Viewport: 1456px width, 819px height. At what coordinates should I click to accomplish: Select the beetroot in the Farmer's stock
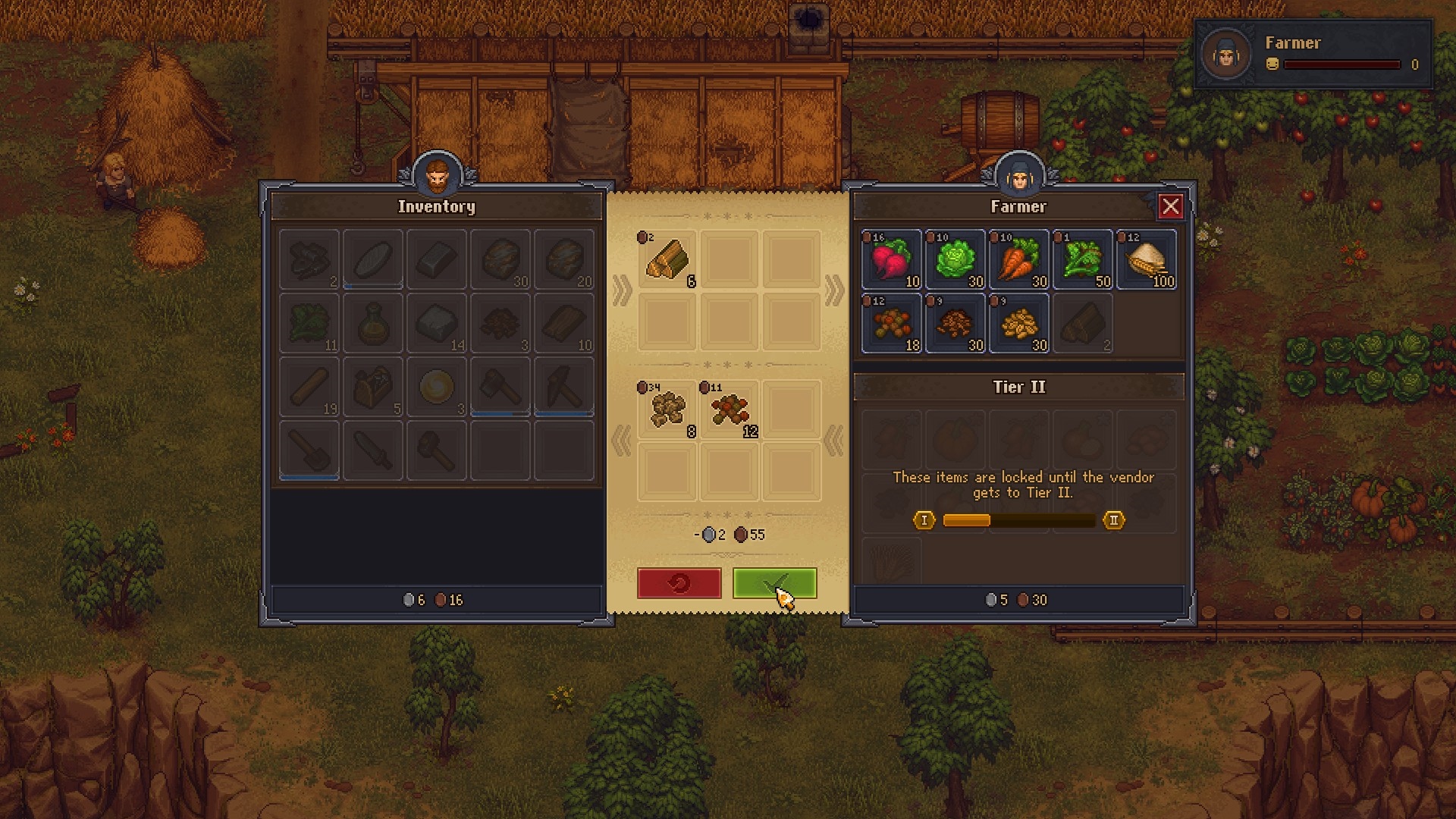click(891, 260)
